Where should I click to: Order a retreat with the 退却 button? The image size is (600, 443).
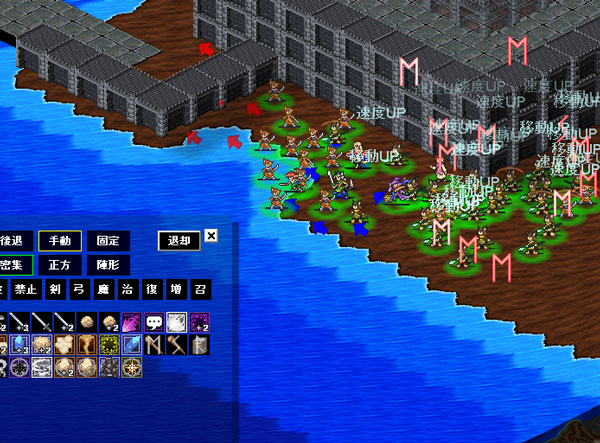pos(178,241)
